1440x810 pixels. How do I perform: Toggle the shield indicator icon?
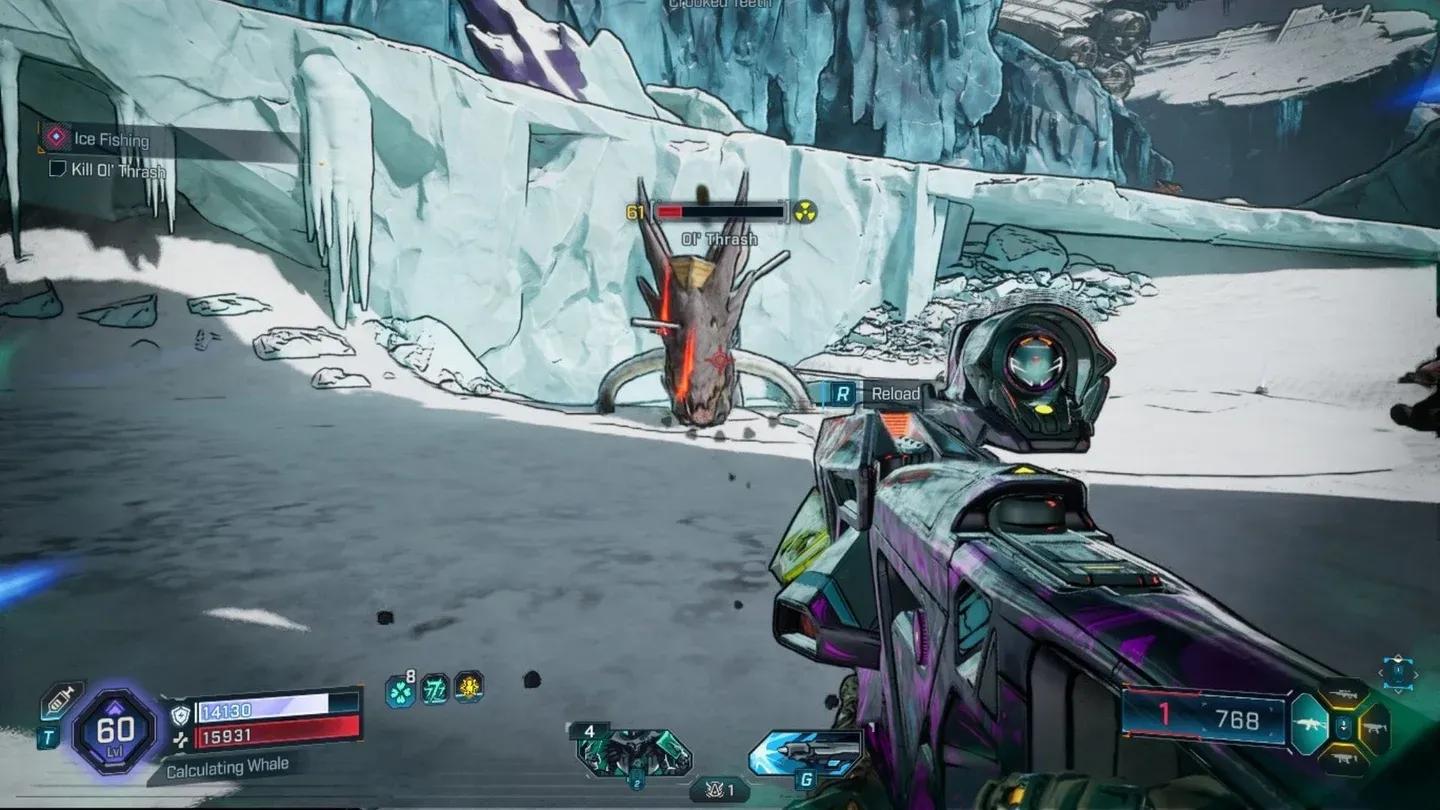(x=180, y=715)
